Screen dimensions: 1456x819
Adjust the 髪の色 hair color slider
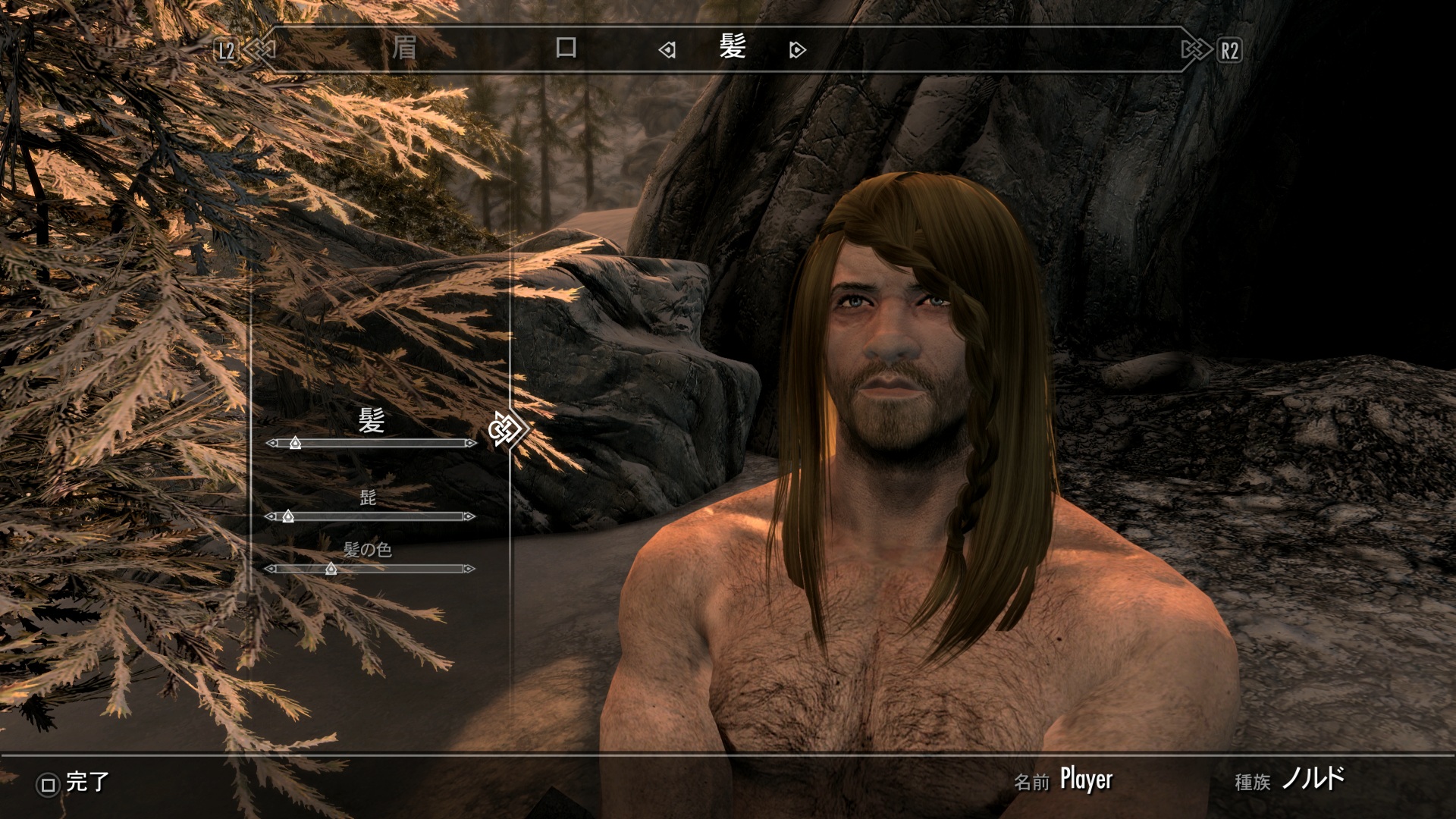pos(331,569)
